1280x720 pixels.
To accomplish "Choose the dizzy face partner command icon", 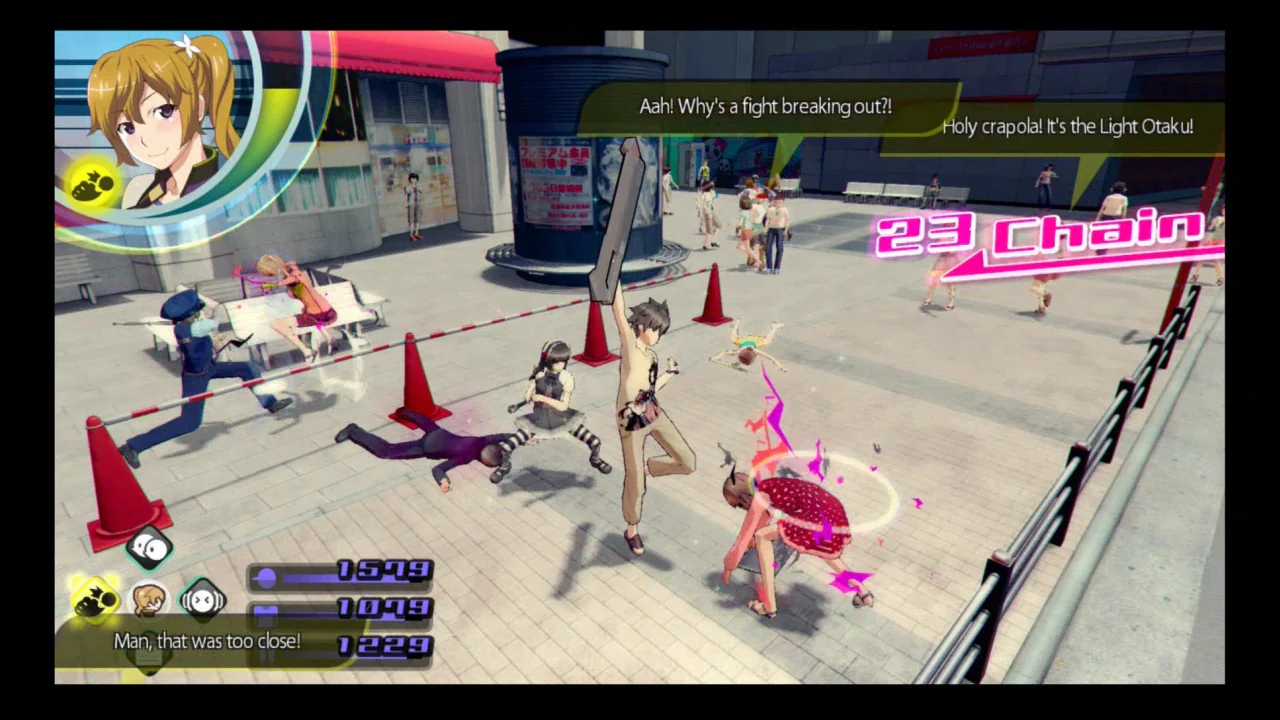I will coord(202,600).
